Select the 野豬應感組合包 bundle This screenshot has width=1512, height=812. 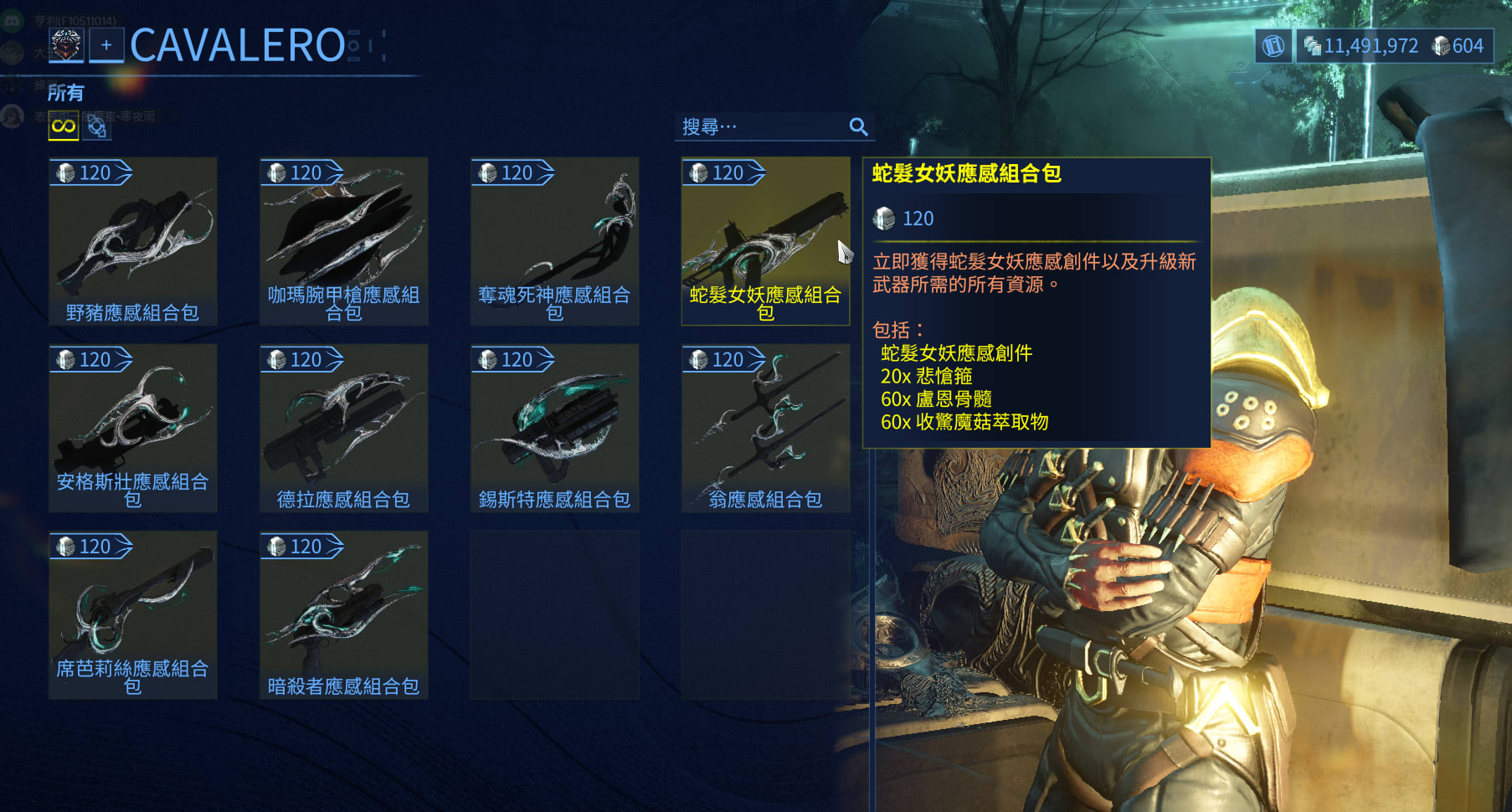(133, 241)
